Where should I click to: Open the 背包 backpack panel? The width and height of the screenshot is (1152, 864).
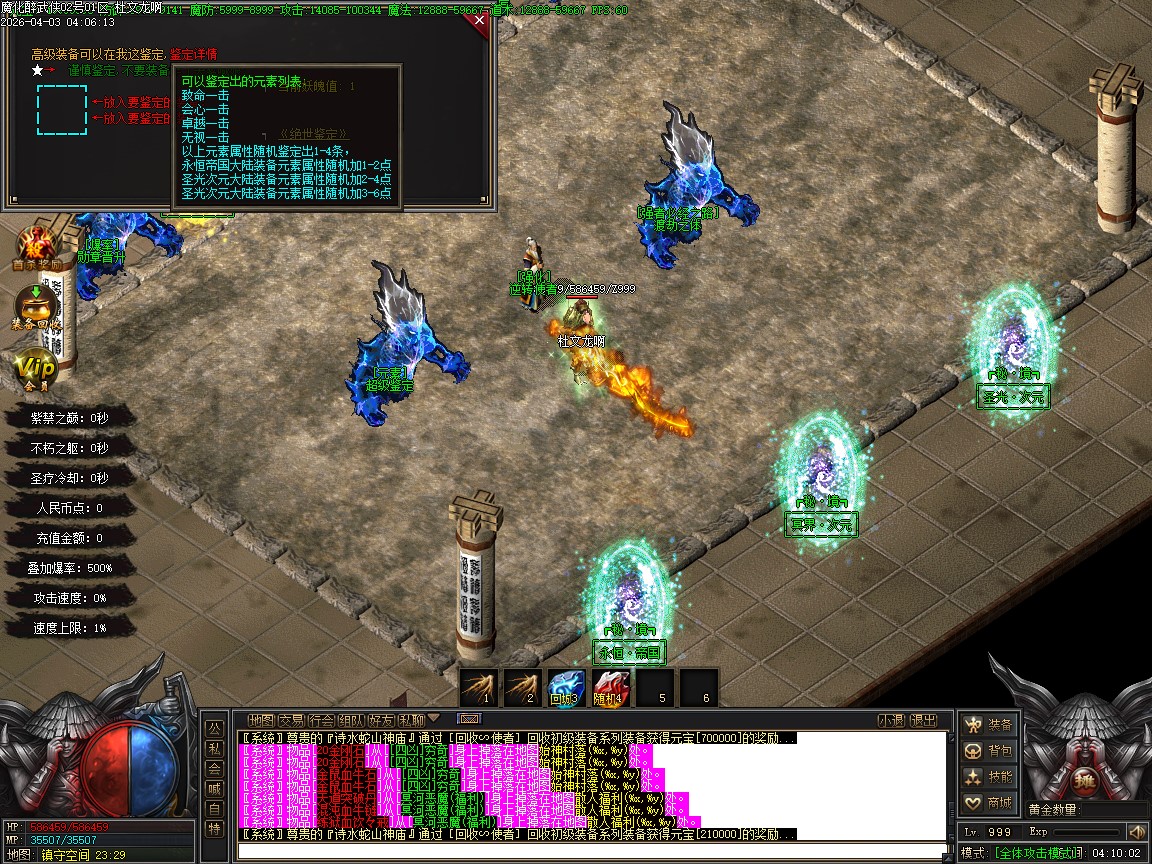[988, 750]
